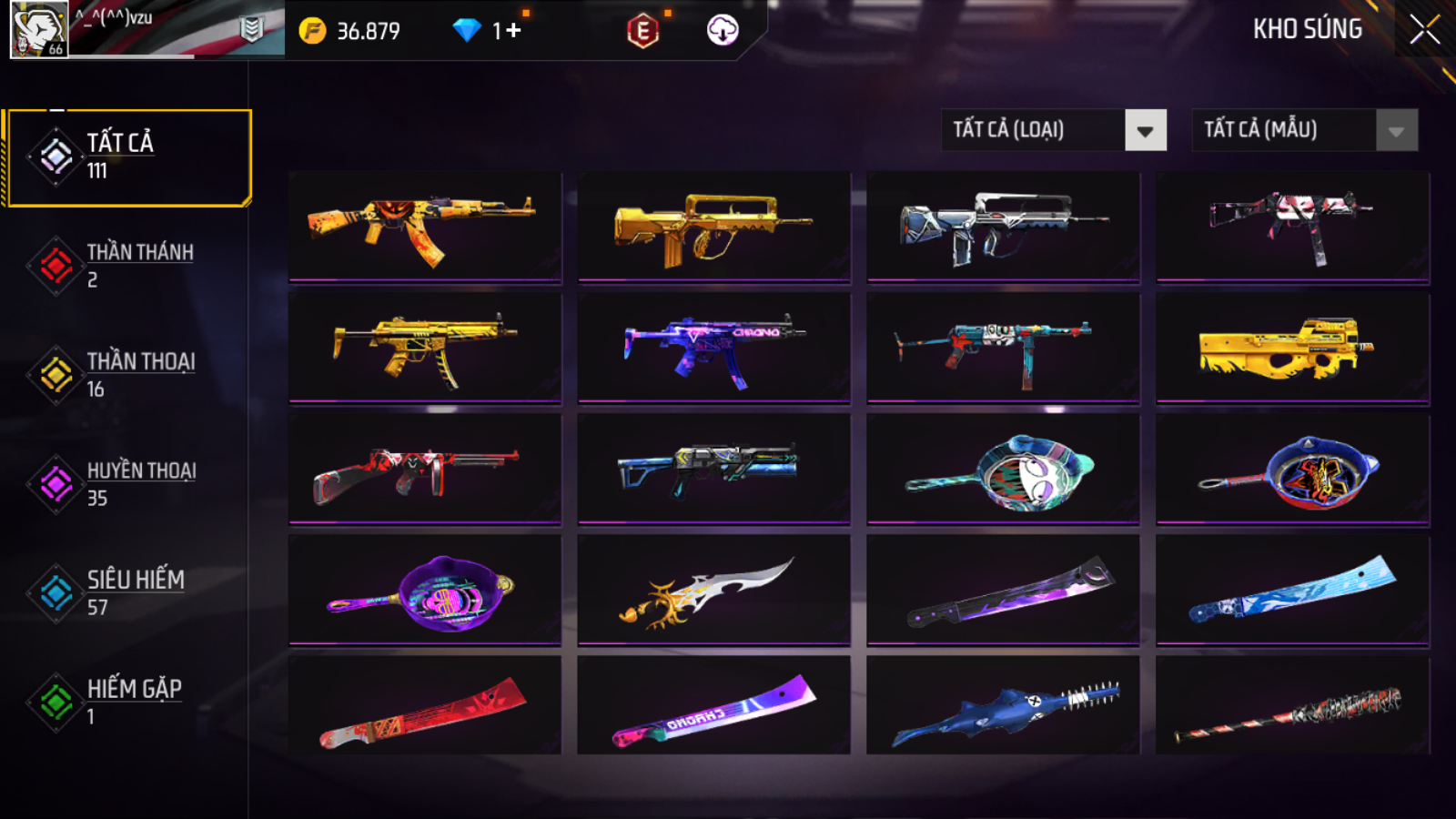Open the player profile avatar
This screenshot has height=819, width=1456.
click(x=38, y=29)
